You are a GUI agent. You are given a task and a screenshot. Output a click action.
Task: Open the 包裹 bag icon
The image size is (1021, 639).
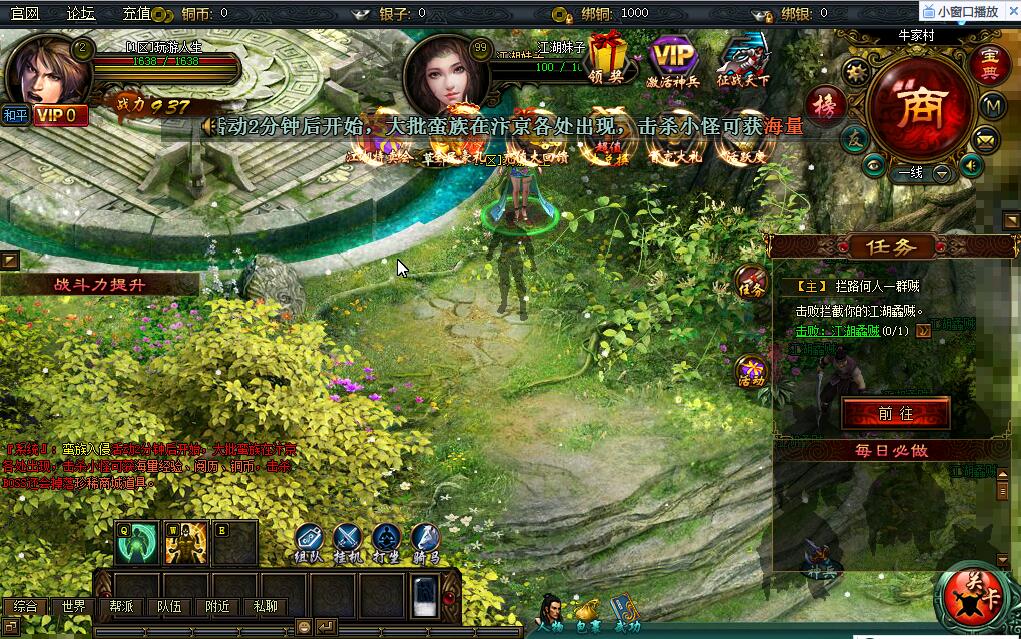[588, 610]
